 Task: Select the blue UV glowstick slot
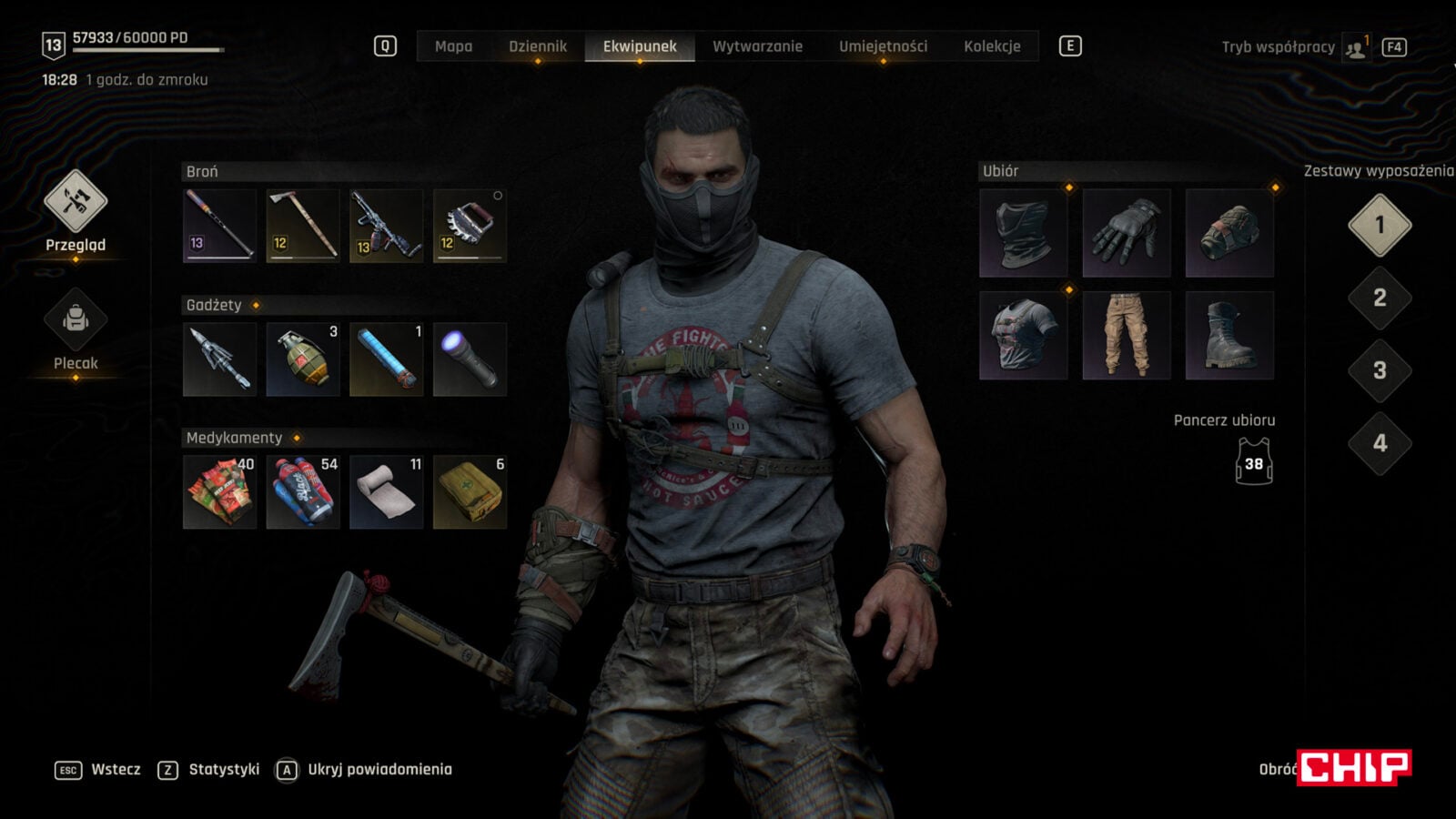(x=387, y=359)
